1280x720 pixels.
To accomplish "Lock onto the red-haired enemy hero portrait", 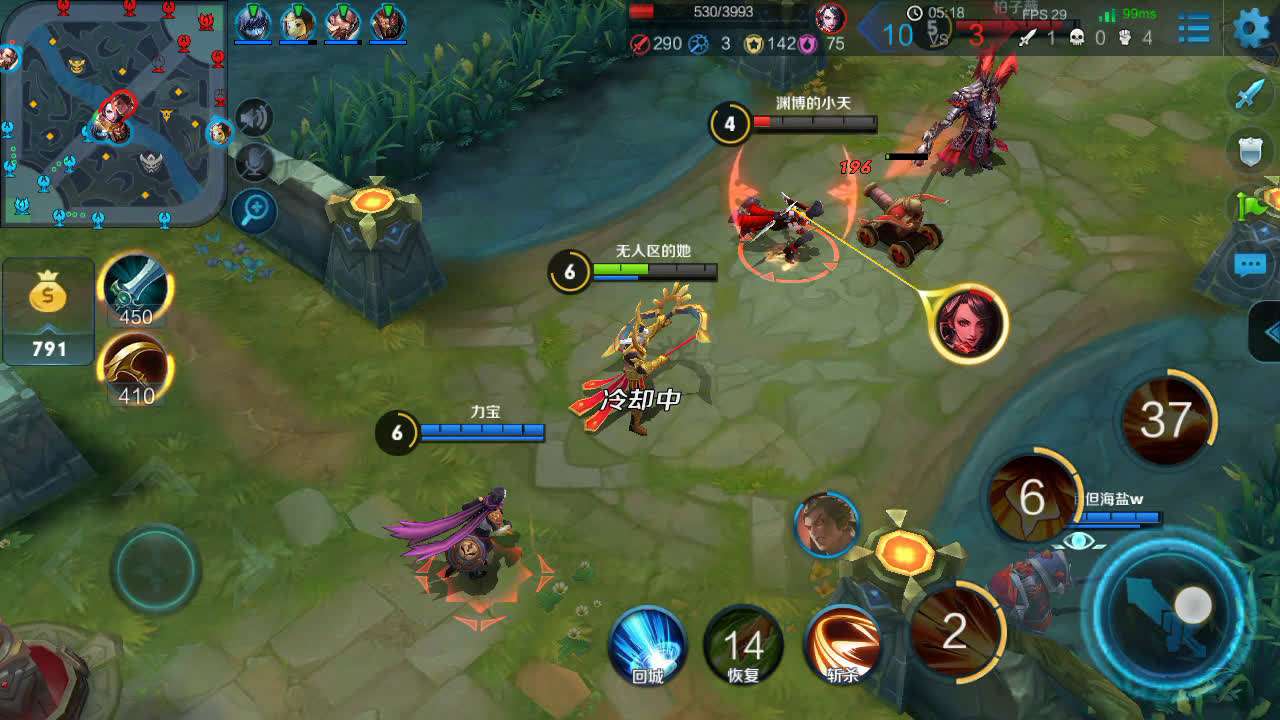I will coord(967,323).
